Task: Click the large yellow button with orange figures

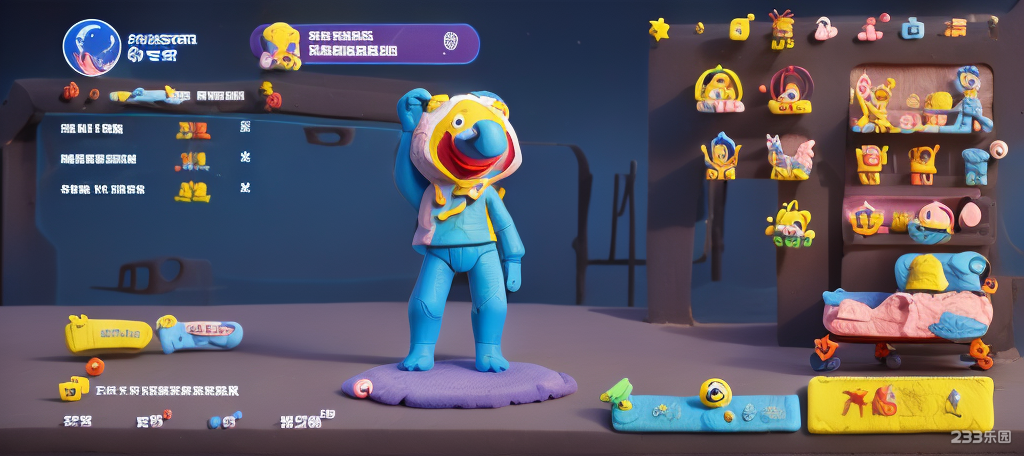Action: point(900,403)
